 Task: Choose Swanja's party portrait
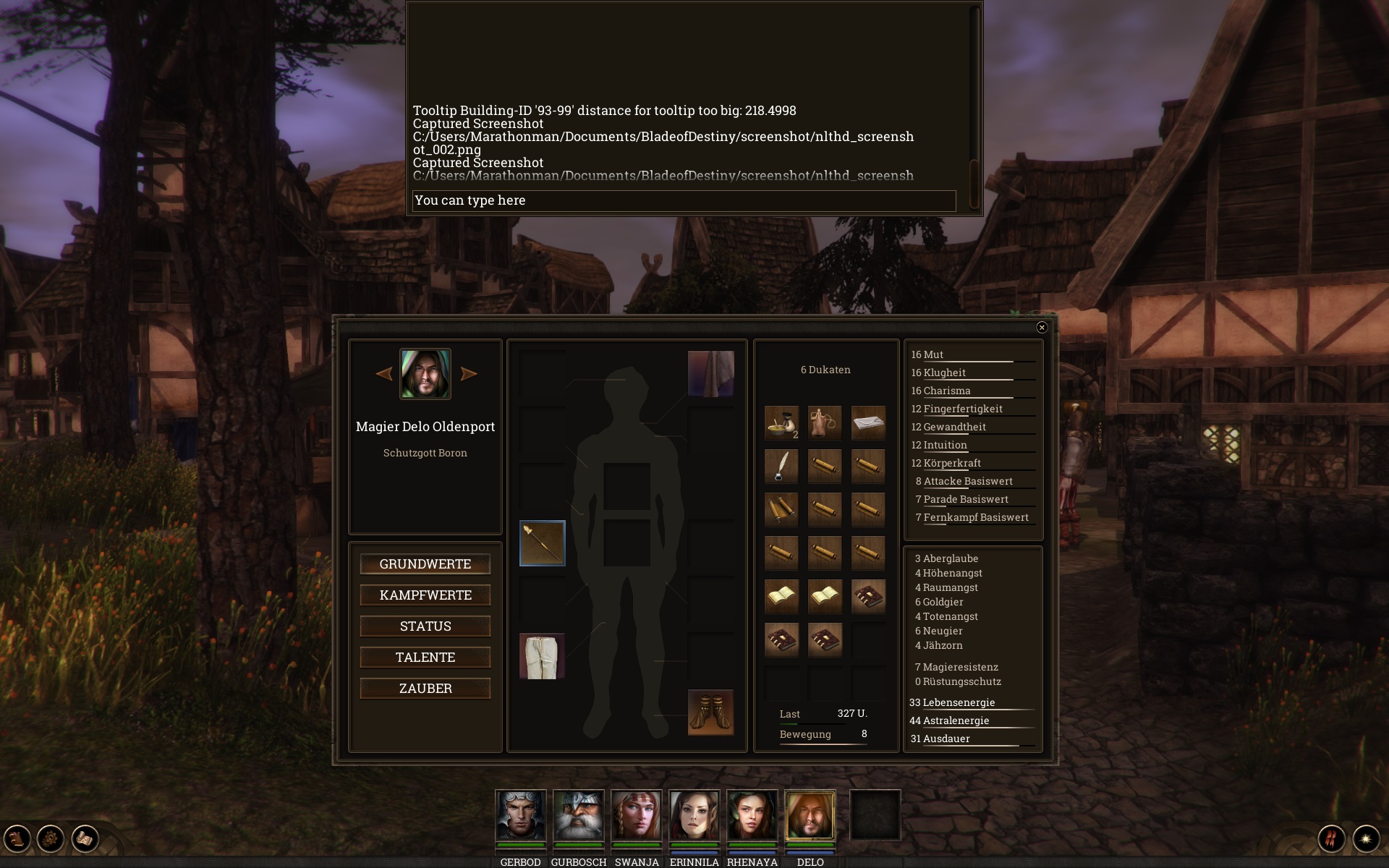click(637, 815)
